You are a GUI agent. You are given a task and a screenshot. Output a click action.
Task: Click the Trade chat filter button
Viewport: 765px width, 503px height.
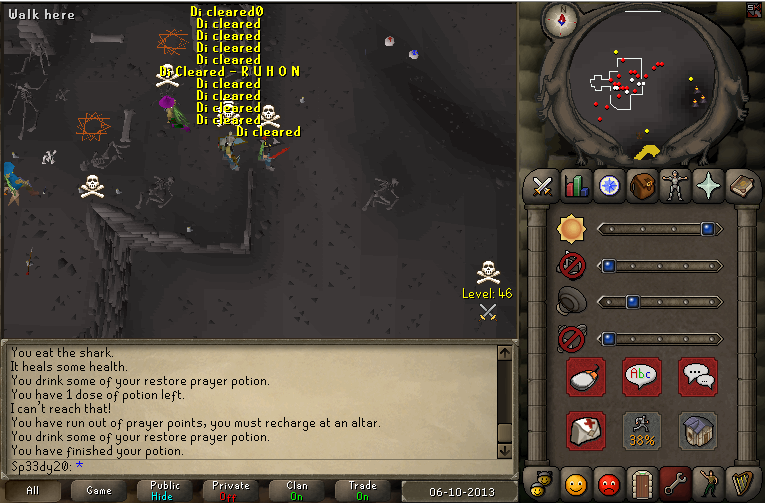tap(362, 490)
